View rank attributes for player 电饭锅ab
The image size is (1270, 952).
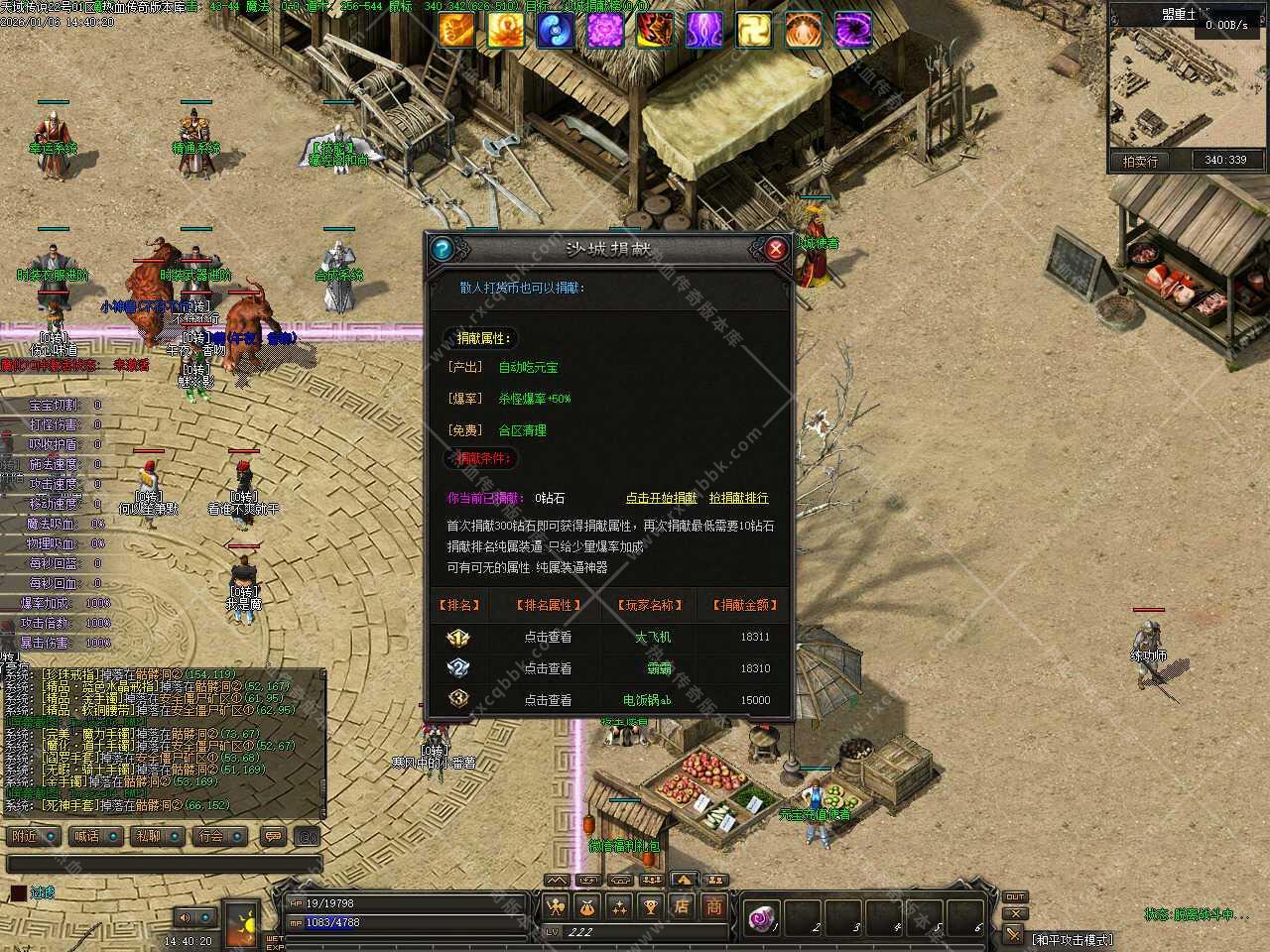point(548,700)
